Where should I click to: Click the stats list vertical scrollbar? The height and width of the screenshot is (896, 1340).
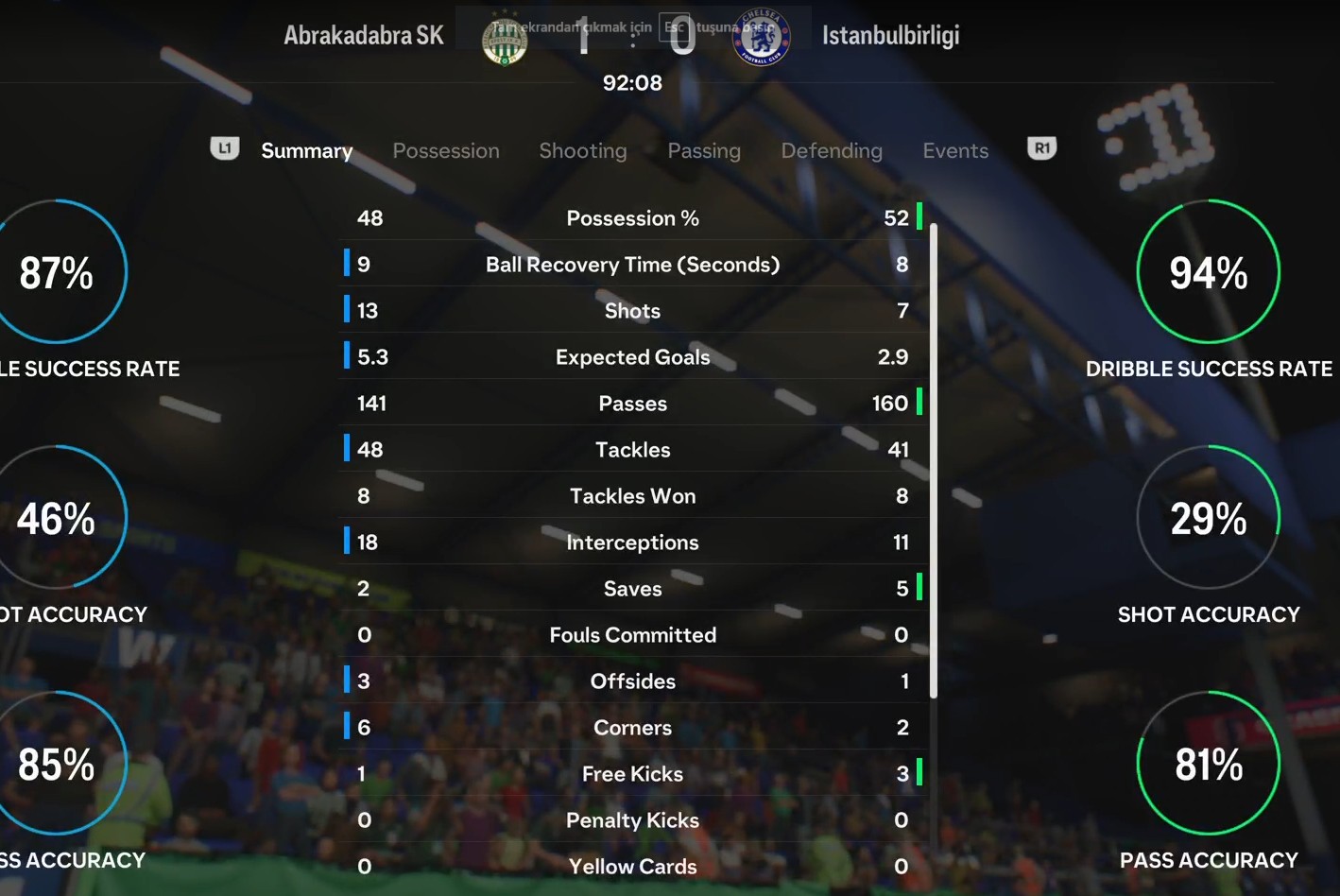[934, 460]
